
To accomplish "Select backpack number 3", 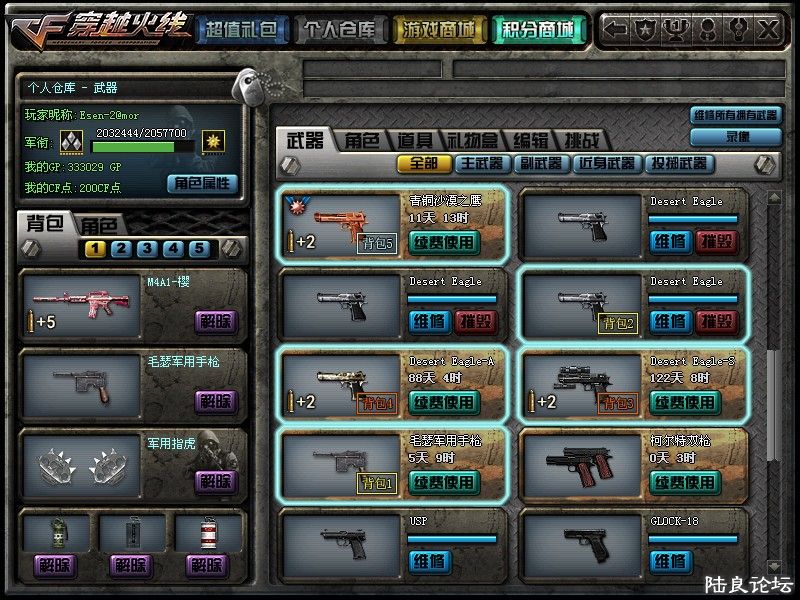I will [x=147, y=249].
